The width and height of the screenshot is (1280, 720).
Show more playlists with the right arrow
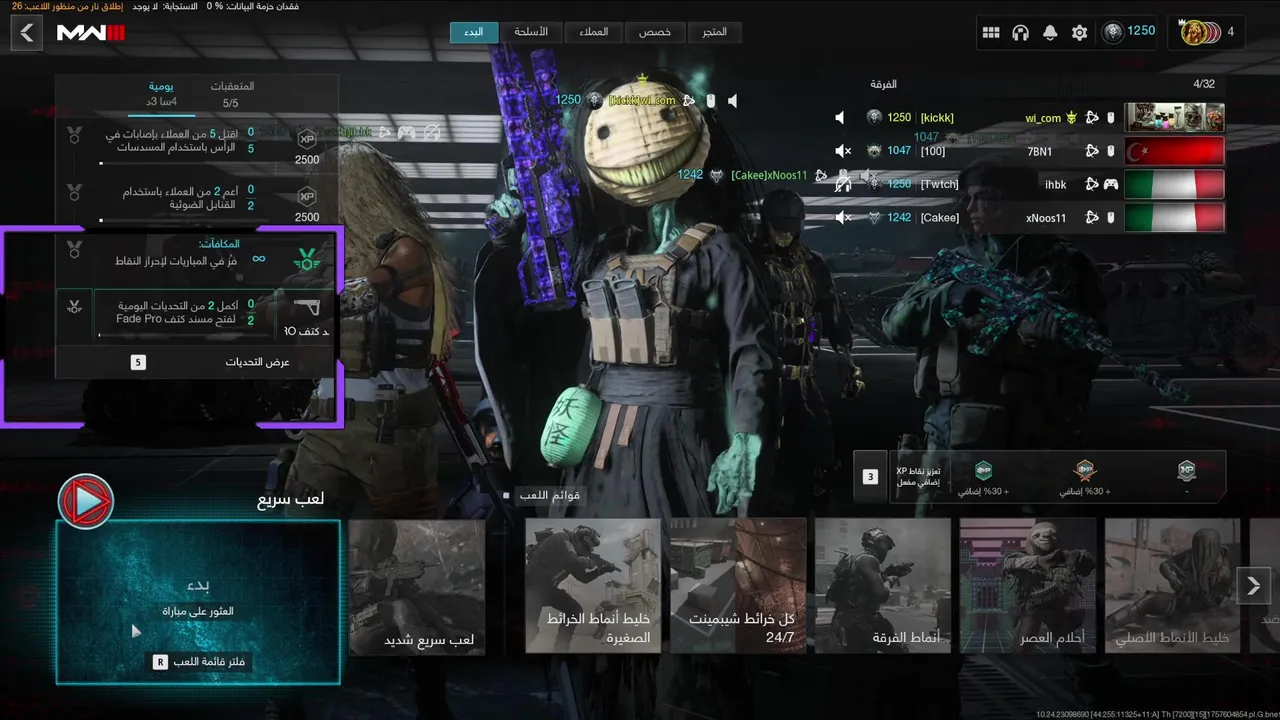(1254, 586)
